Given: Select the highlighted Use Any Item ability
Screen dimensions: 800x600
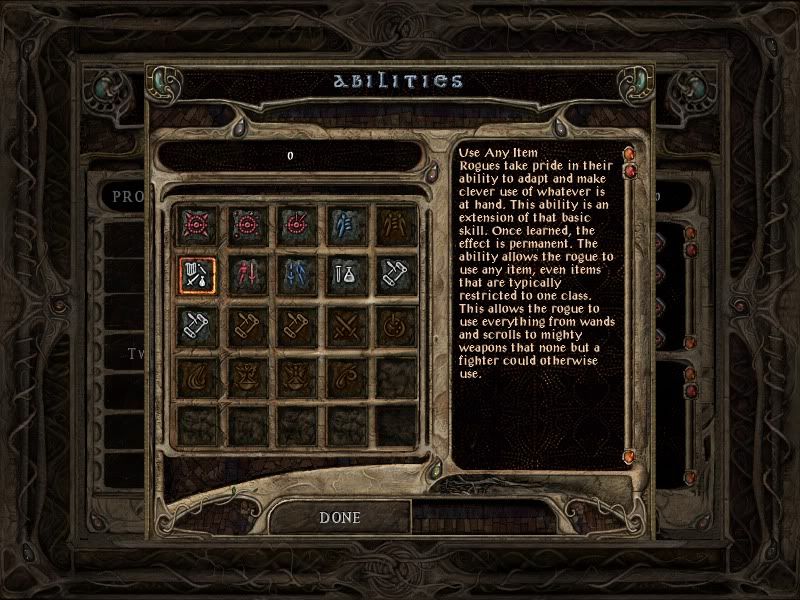Looking at the screenshot, I should pyautogui.click(x=194, y=273).
